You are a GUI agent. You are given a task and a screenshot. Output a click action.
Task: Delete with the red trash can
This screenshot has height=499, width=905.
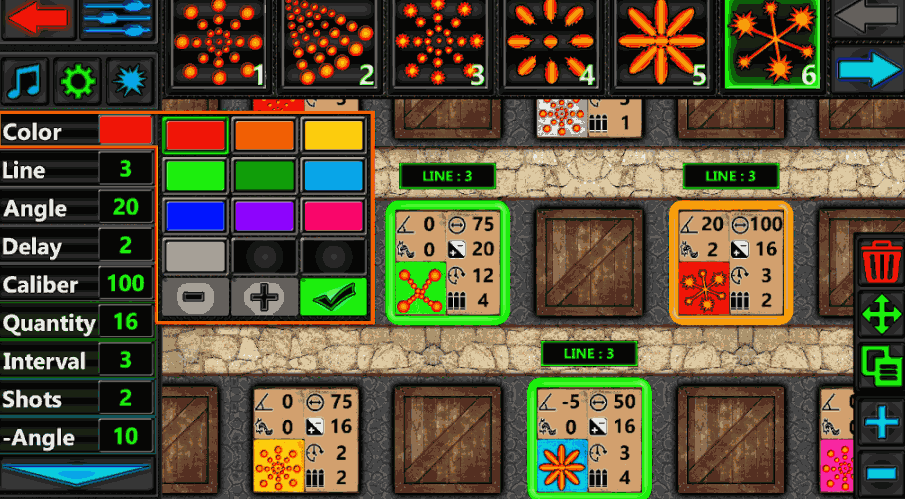point(882,264)
